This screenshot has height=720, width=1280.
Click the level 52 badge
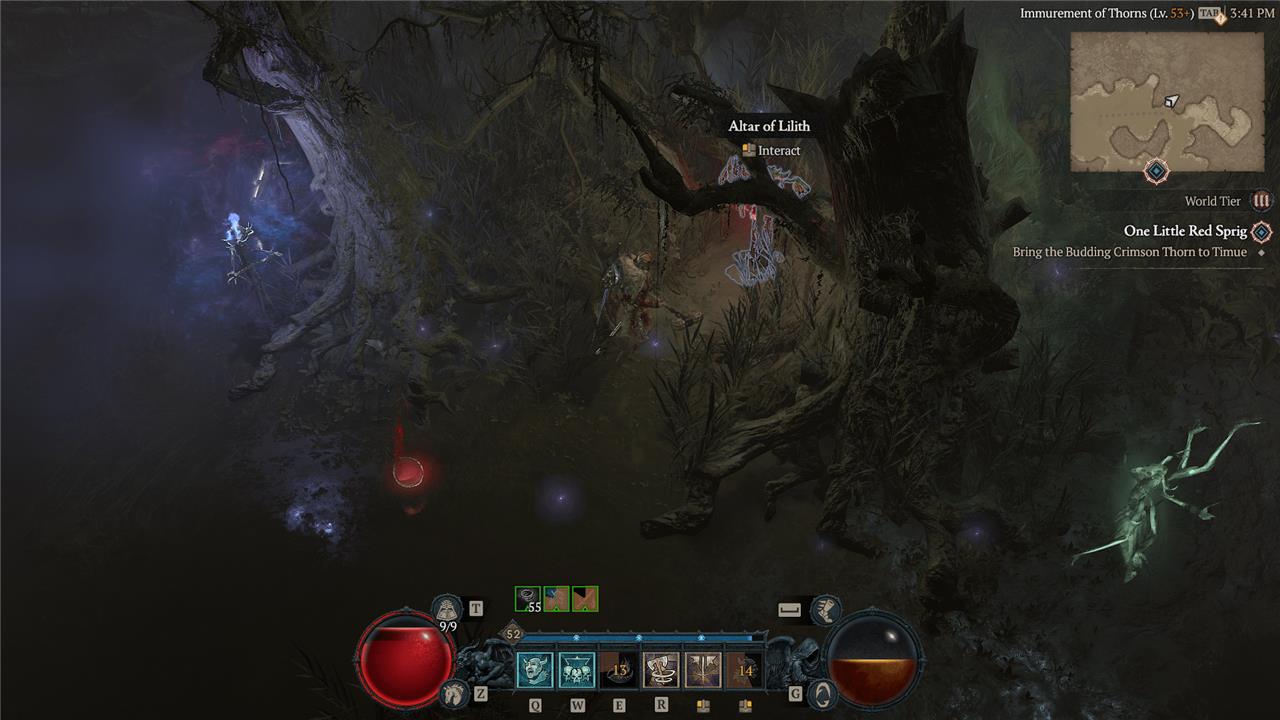(513, 633)
